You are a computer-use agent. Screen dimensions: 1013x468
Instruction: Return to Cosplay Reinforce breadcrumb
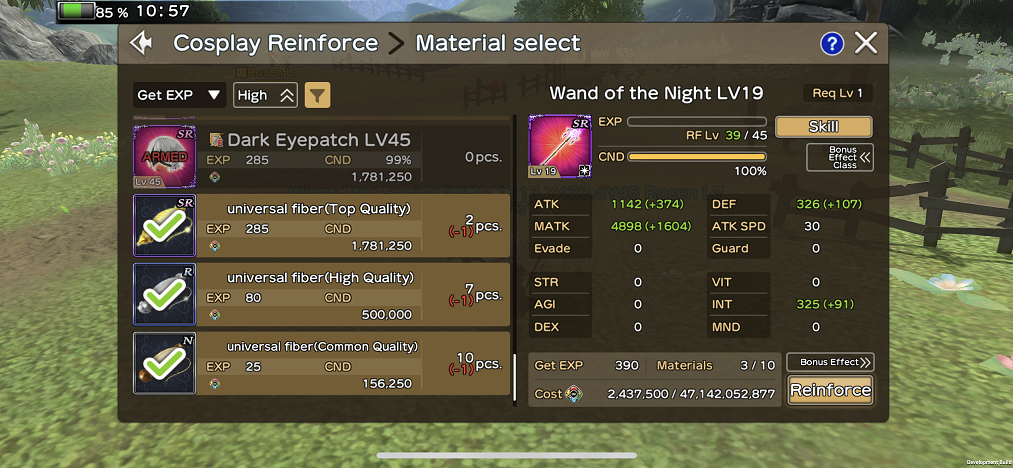(x=275, y=43)
